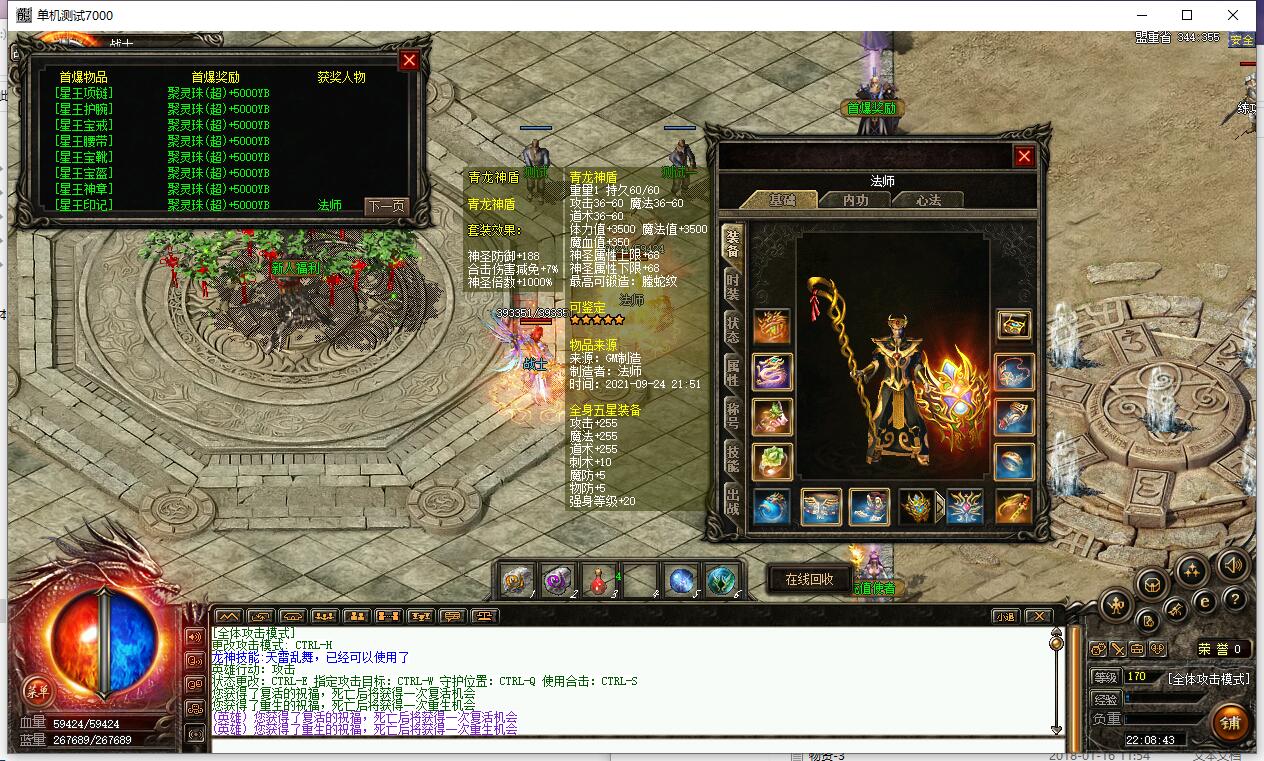The width and height of the screenshot is (1264, 761).
Task: Show the 属性 side tab
Action: click(733, 373)
